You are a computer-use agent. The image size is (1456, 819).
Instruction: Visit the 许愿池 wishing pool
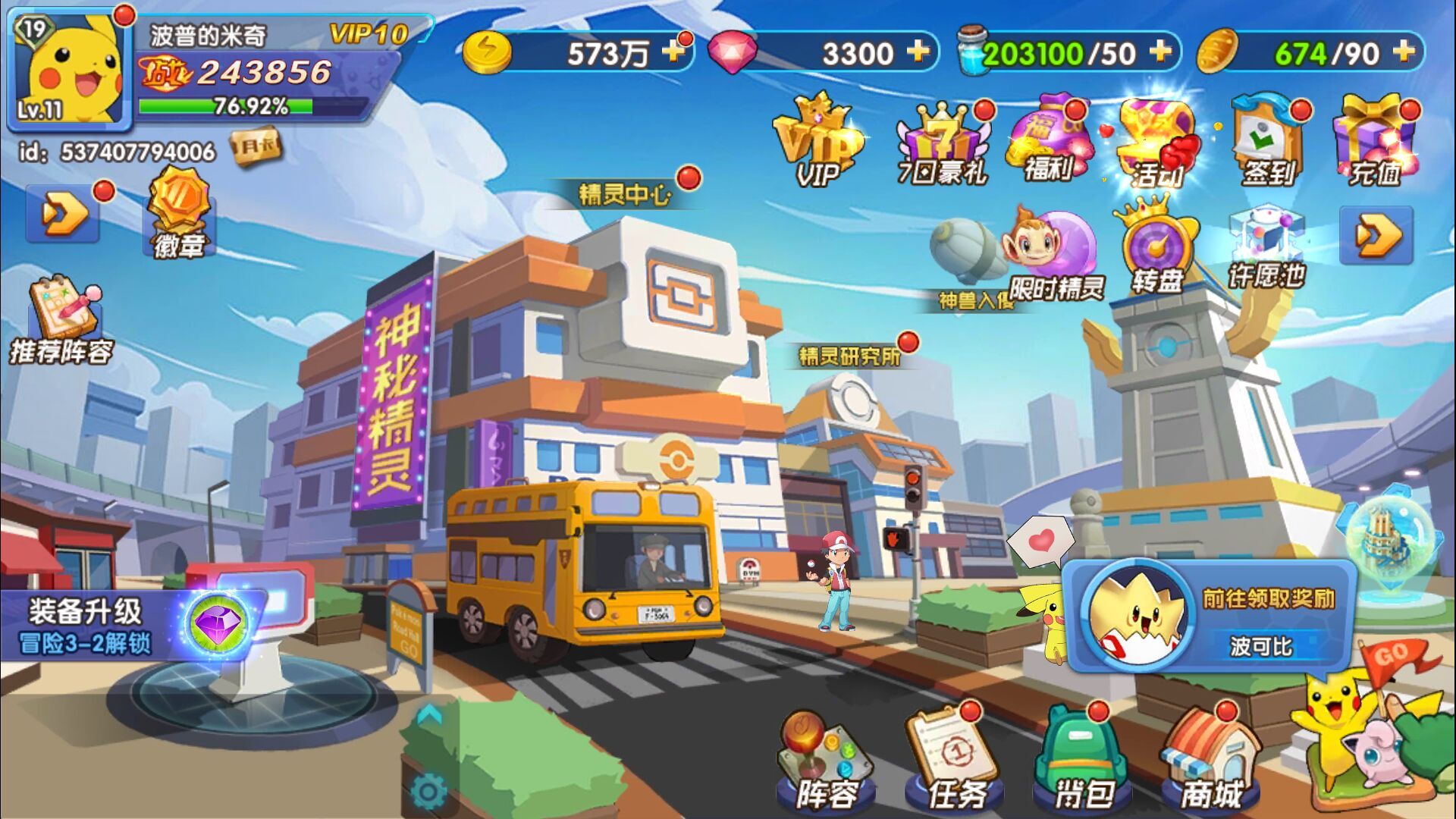tap(1266, 250)
